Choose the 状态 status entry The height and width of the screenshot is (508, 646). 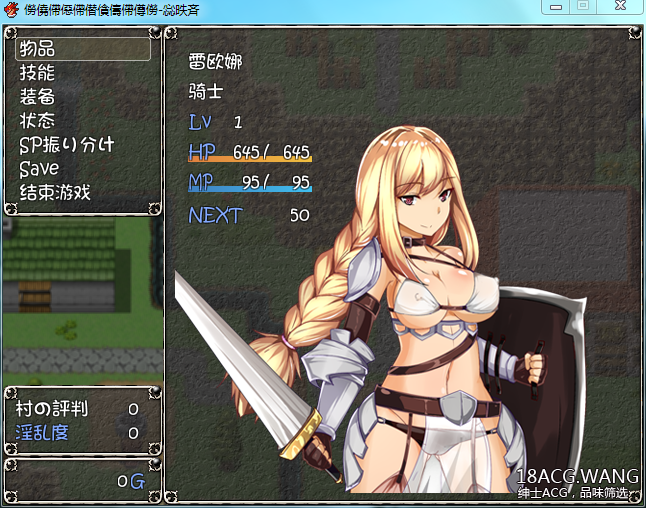82,120
